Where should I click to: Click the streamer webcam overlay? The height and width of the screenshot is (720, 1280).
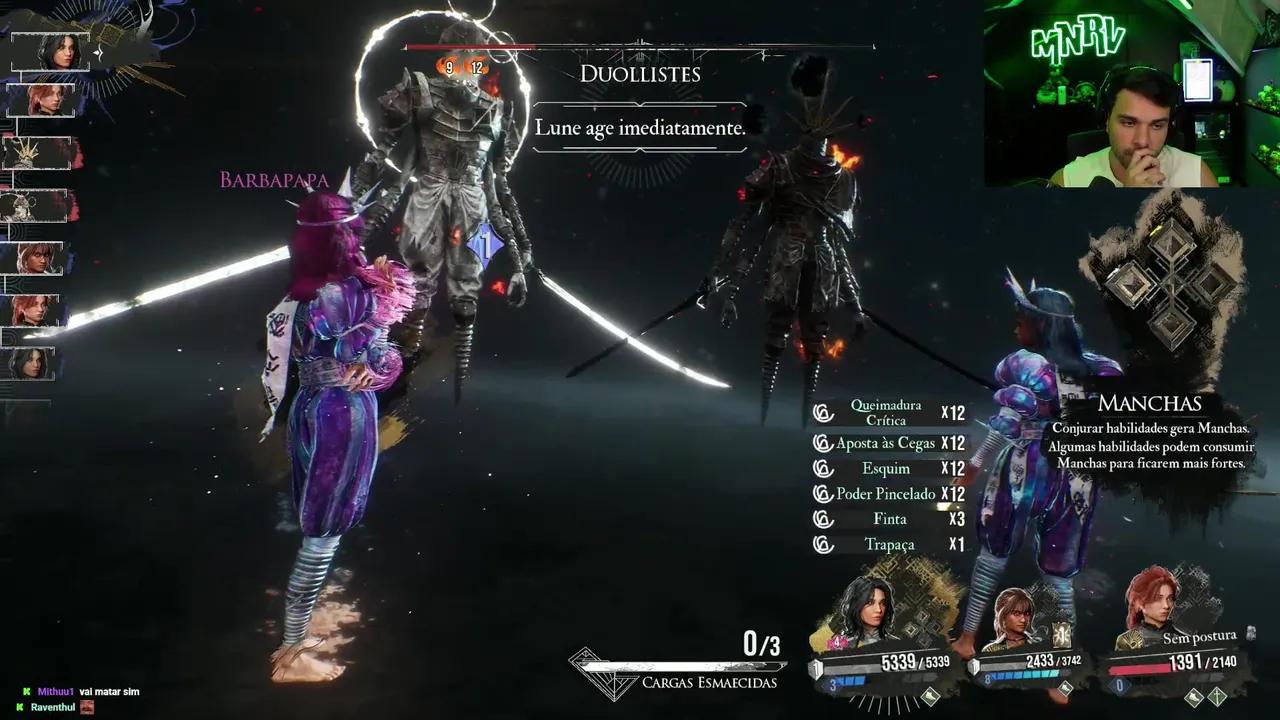[x=1131, y=94]
